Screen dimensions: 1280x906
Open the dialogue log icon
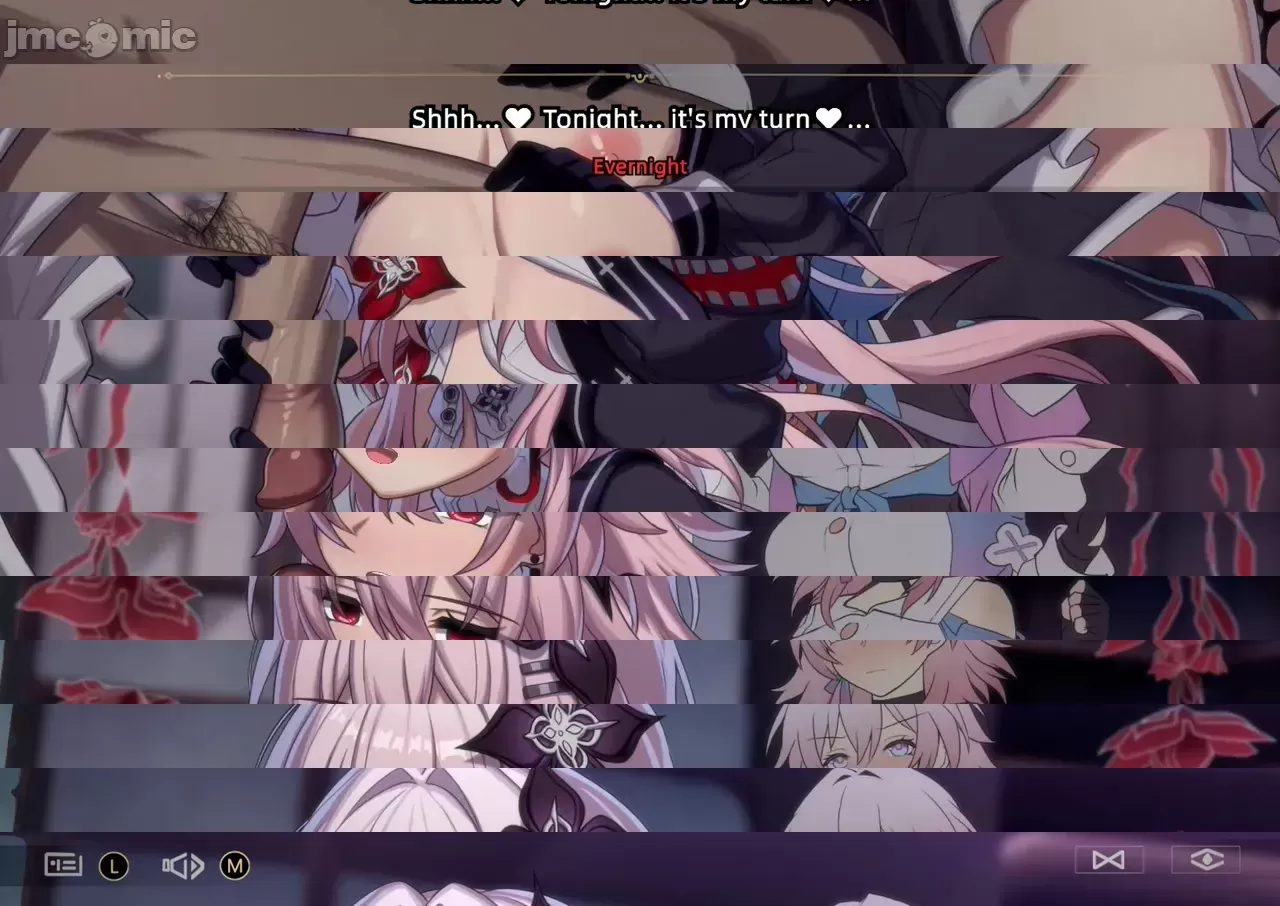click(x=63, y=865)
